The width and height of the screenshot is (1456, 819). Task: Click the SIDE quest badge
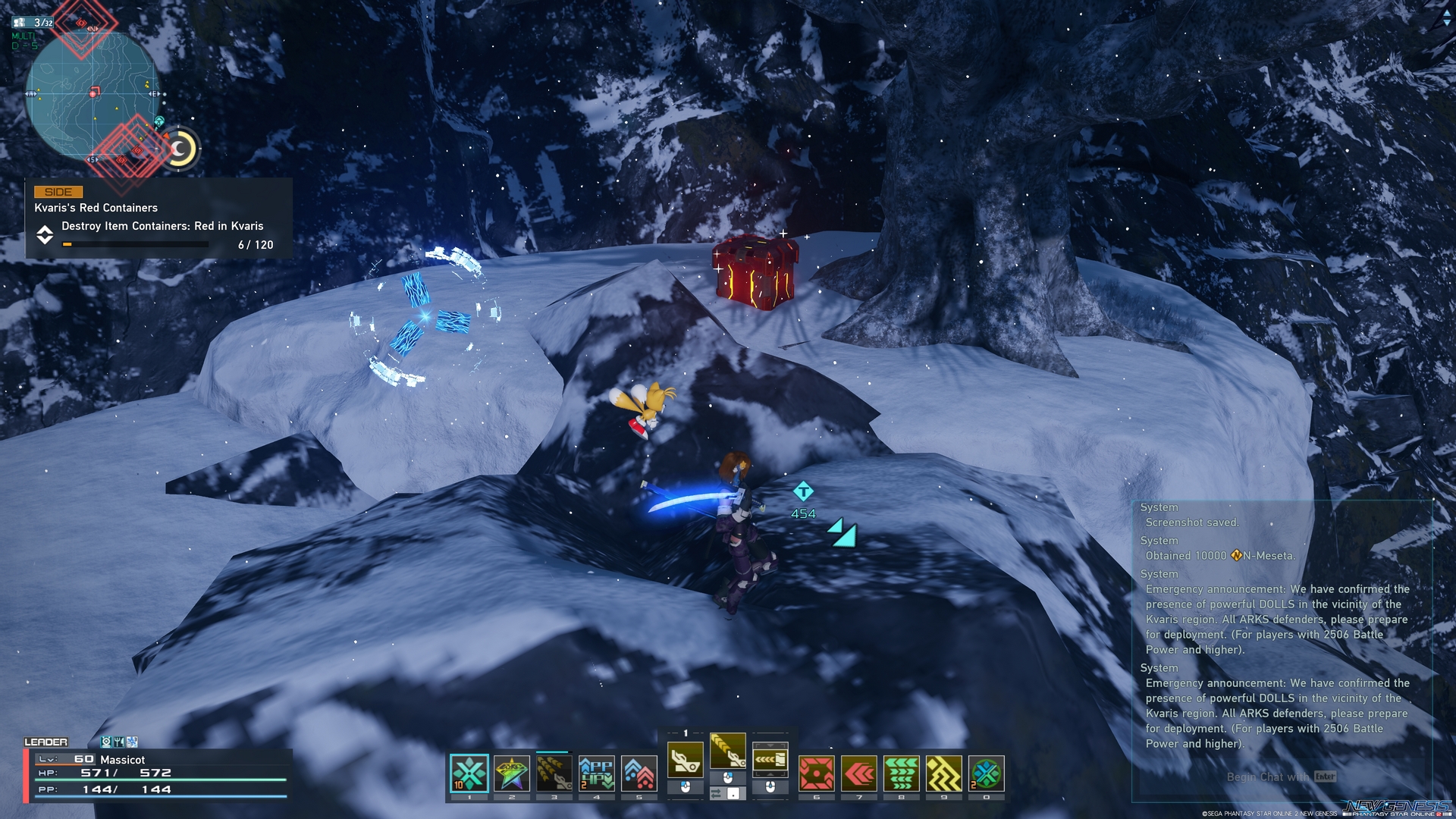point(60,191)
